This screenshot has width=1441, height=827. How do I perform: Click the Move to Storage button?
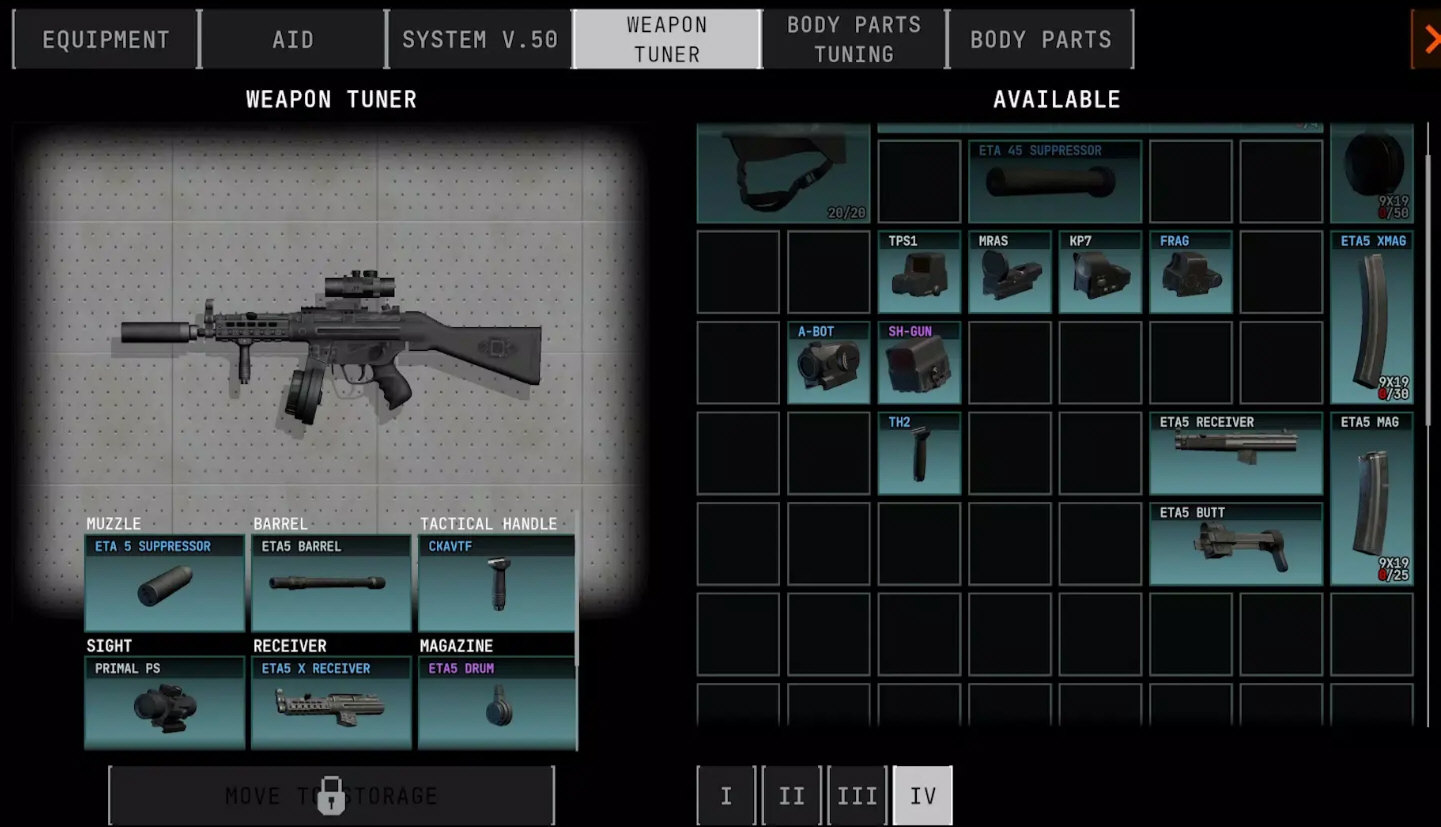(x=331, y=796)
